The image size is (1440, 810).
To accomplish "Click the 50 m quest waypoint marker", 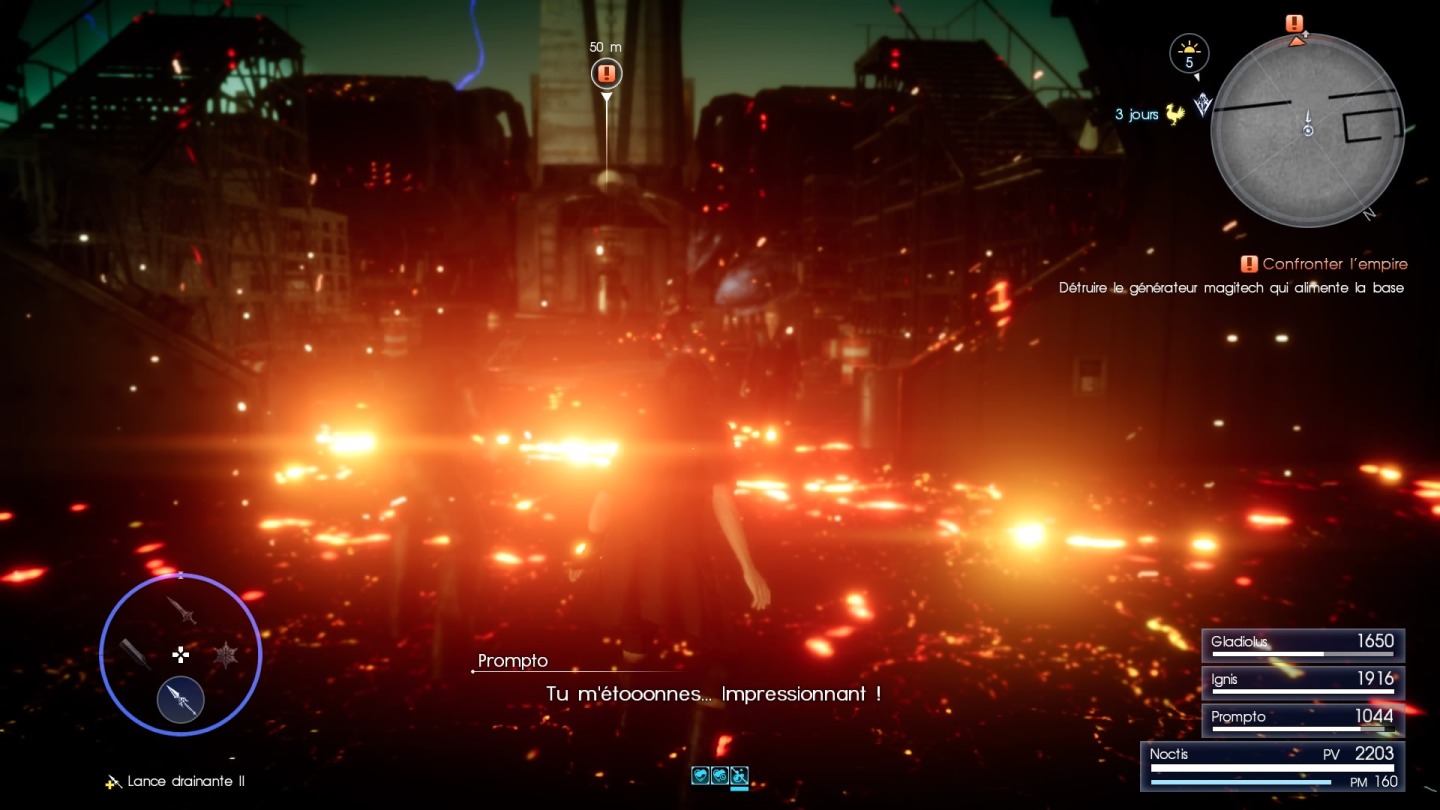I will [x=606, y=73].
